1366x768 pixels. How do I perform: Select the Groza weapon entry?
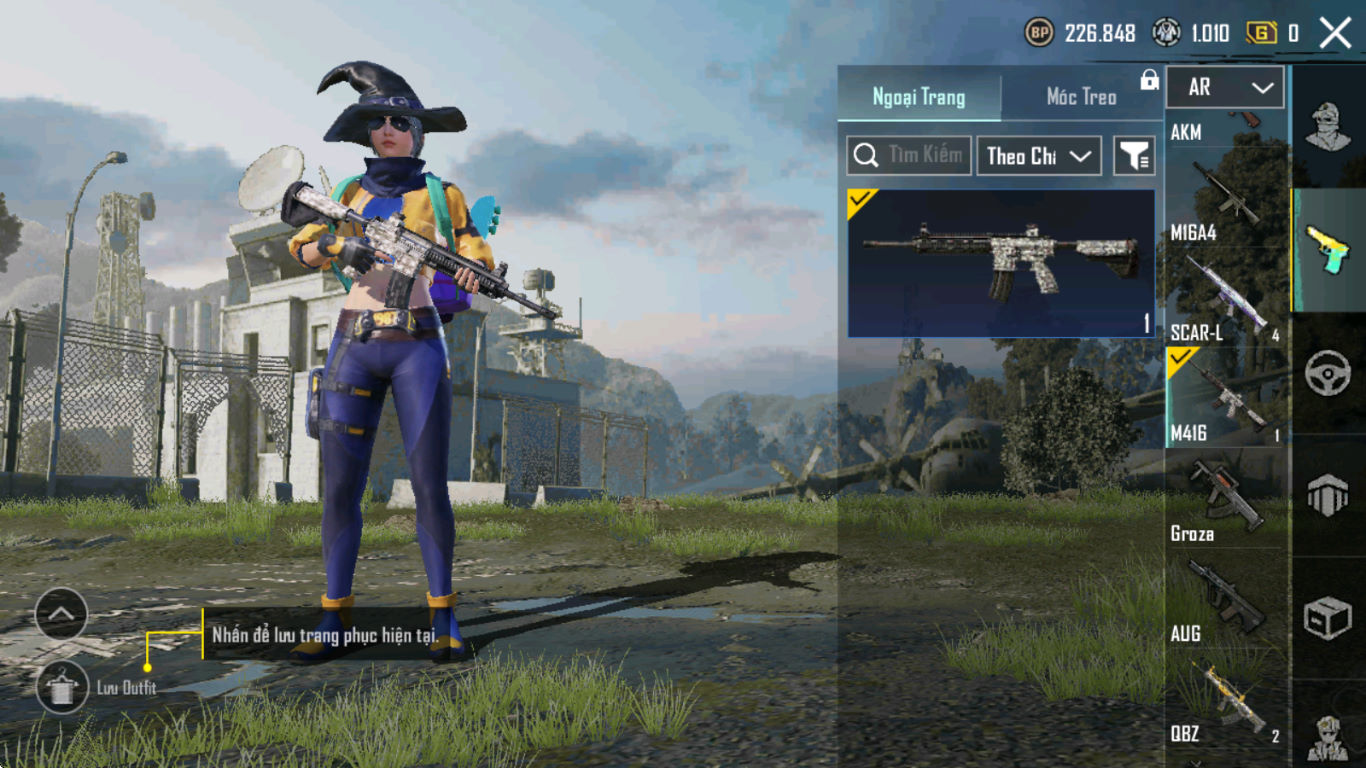pyautogui.click(x=1226, y=500)
